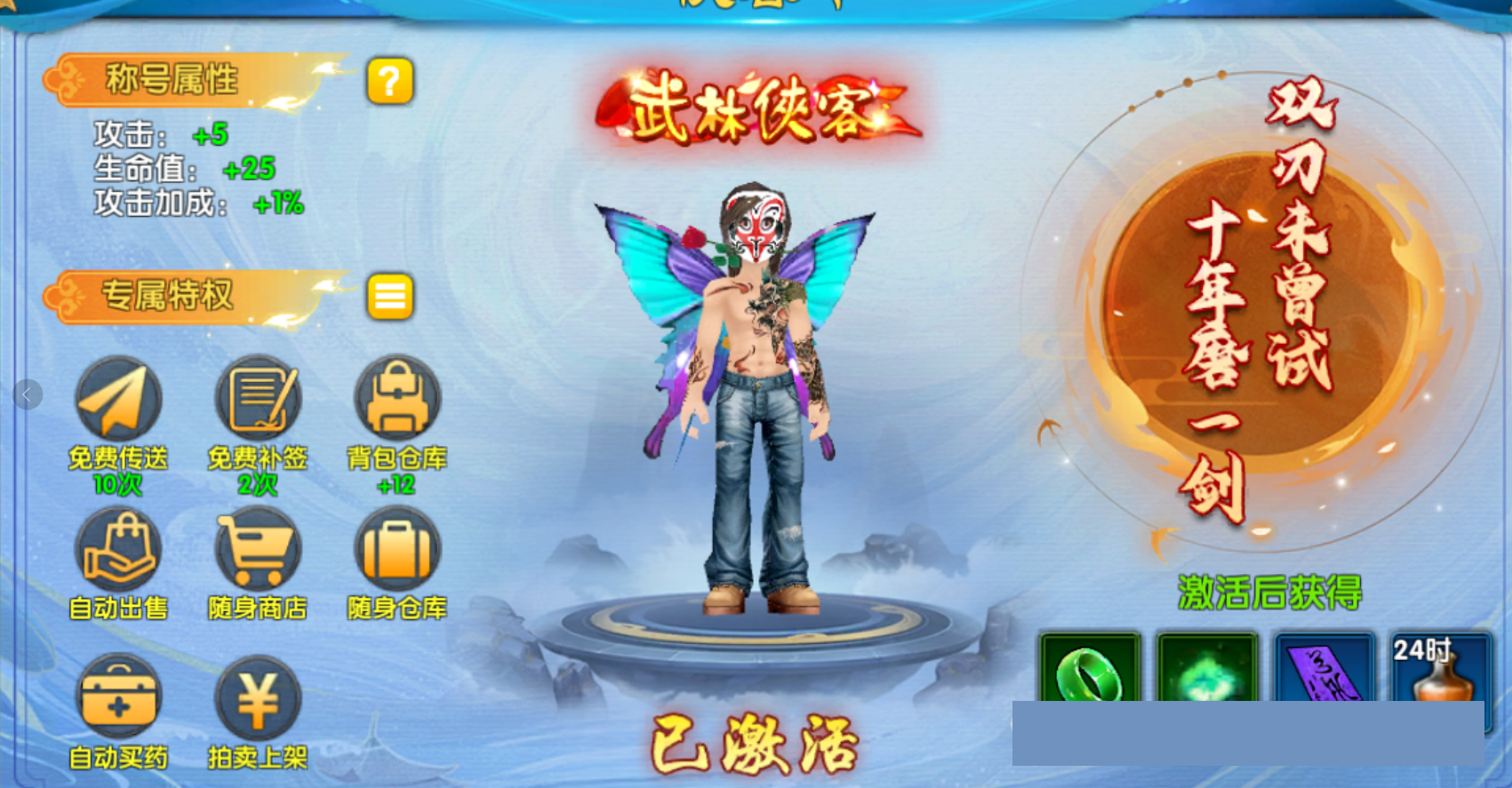The height and width of the screenshot is (788, 1512).
Task: Select the auto-buy medicine kit icon
Action: [x=118, y=699]
